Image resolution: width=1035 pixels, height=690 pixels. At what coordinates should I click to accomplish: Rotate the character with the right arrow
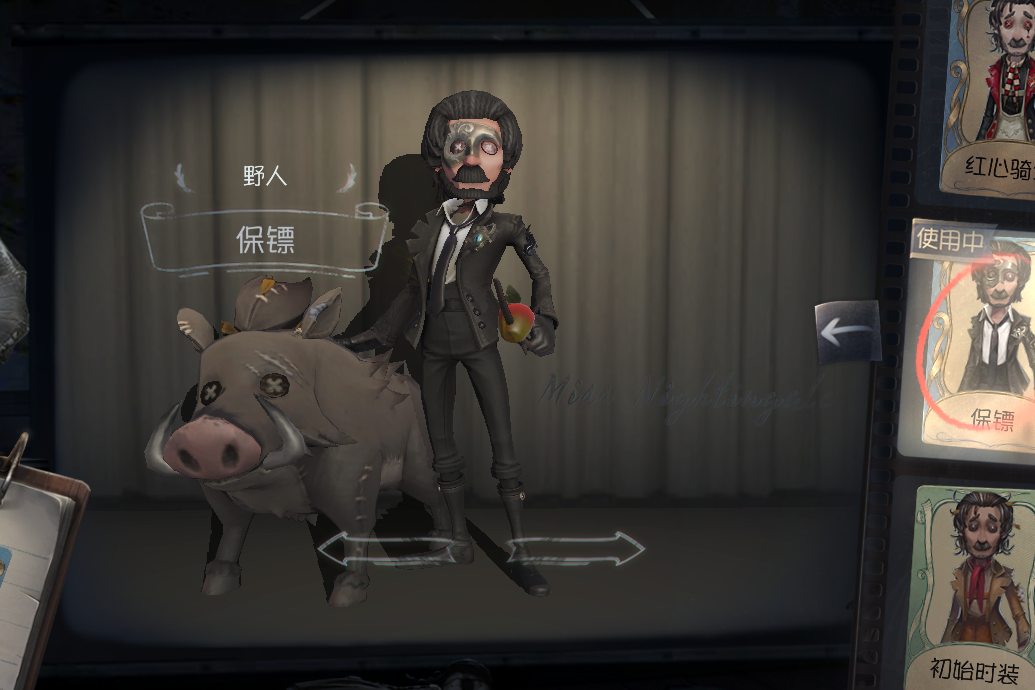click(577, 548)
